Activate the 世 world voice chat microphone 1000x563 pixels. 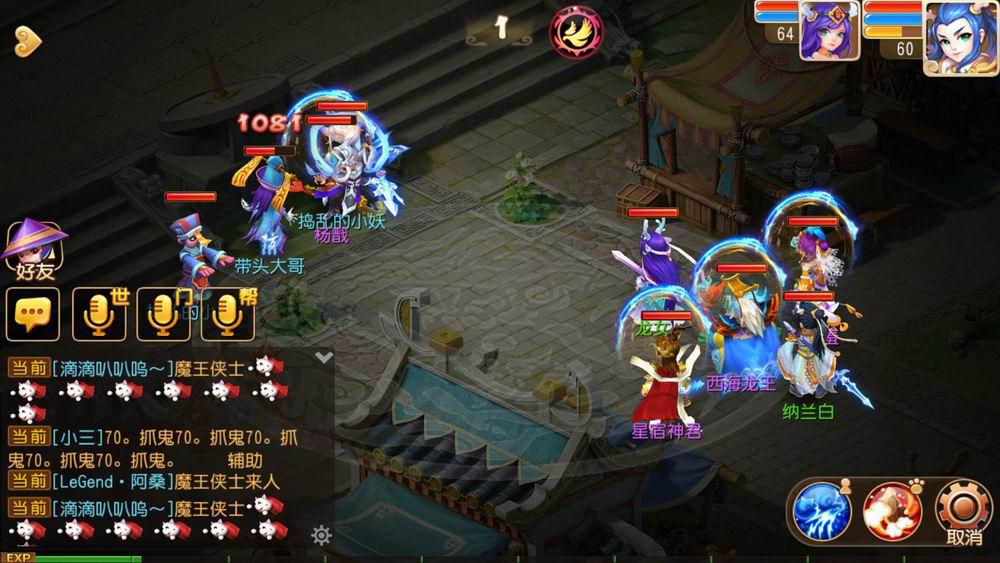click(x=99, y=314)
